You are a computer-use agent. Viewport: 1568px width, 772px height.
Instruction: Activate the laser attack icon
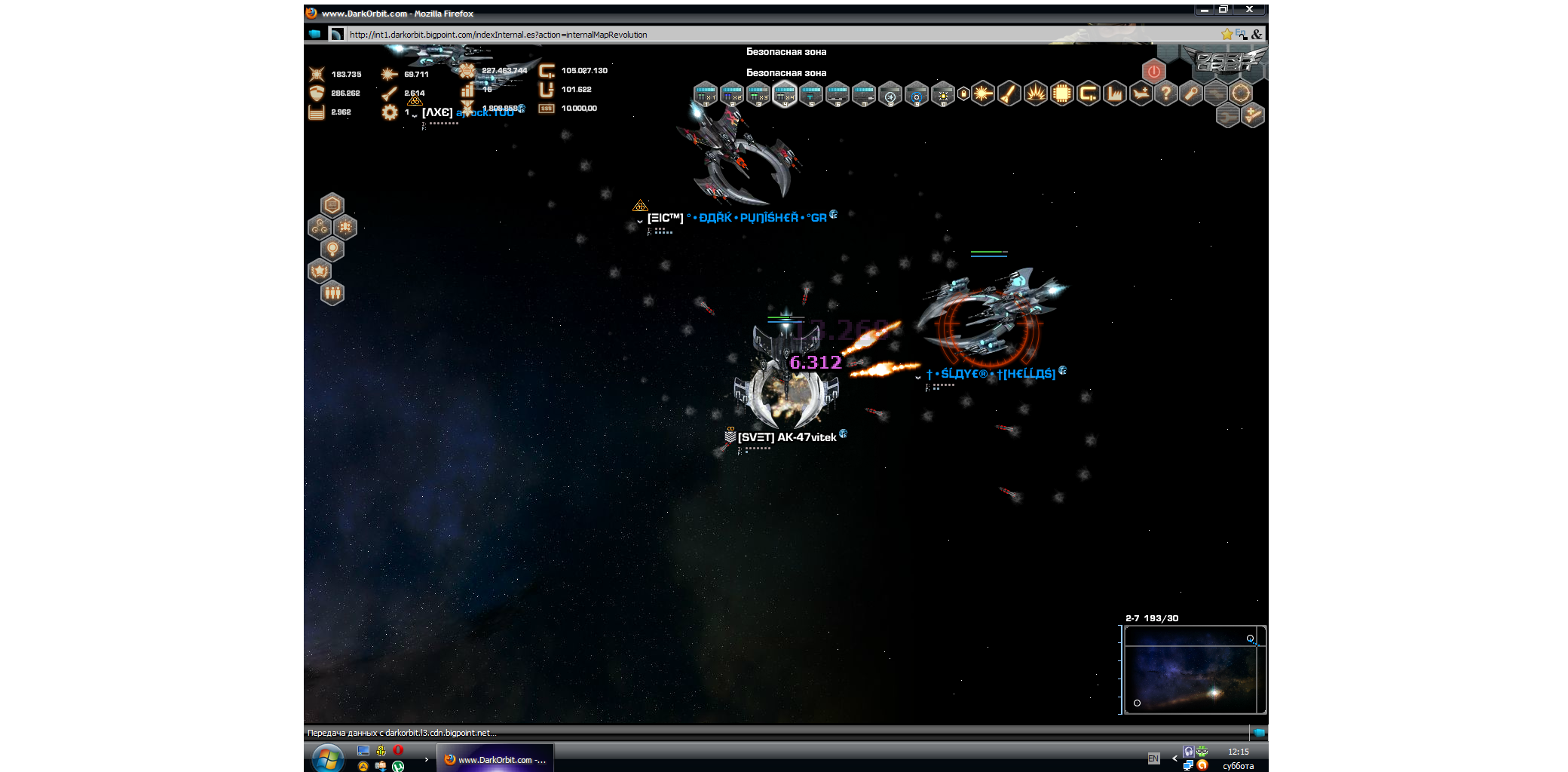point(983,93)
